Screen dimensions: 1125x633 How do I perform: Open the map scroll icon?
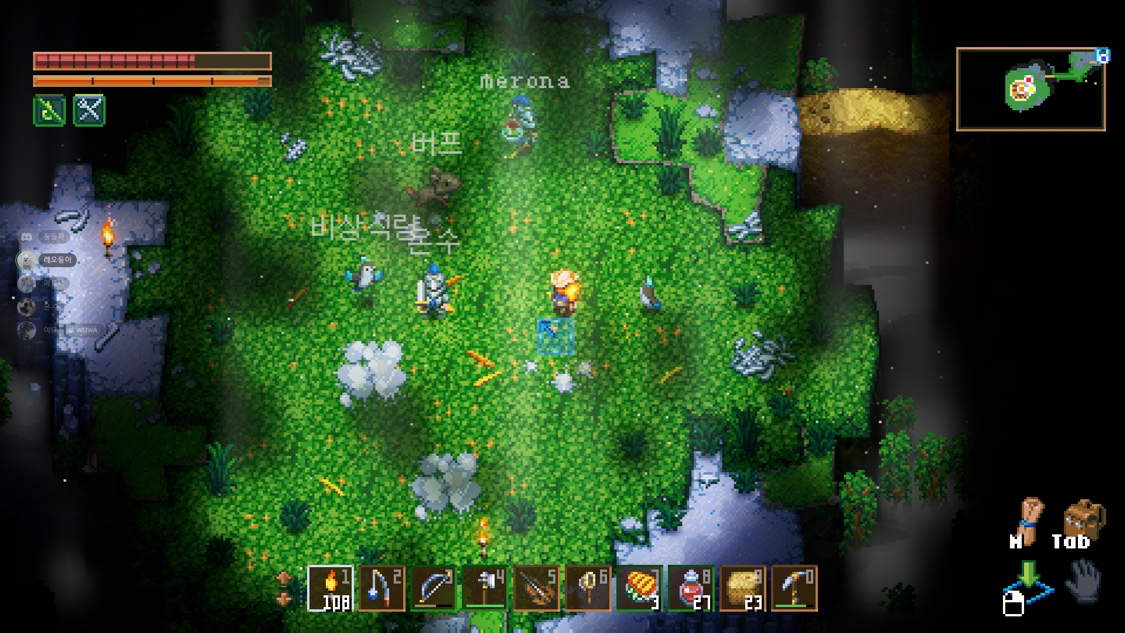coord(1026,519)
